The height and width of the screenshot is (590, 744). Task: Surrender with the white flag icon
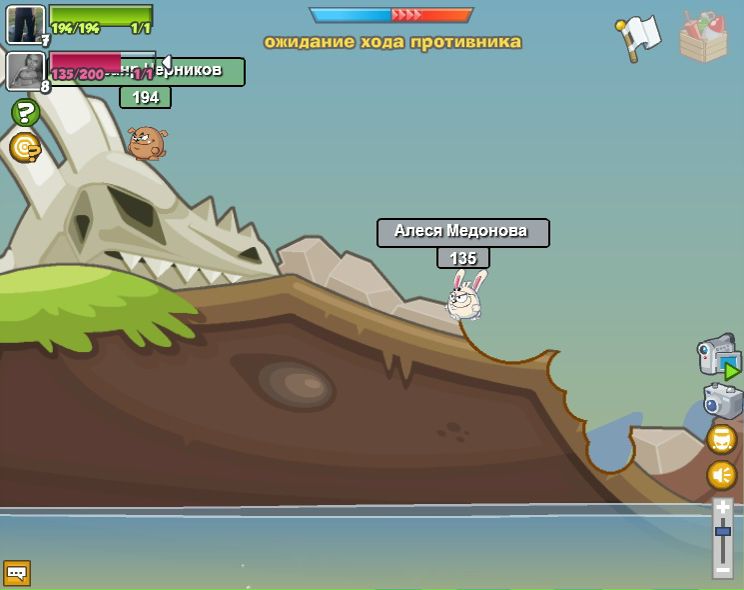[x=638, y=38]
